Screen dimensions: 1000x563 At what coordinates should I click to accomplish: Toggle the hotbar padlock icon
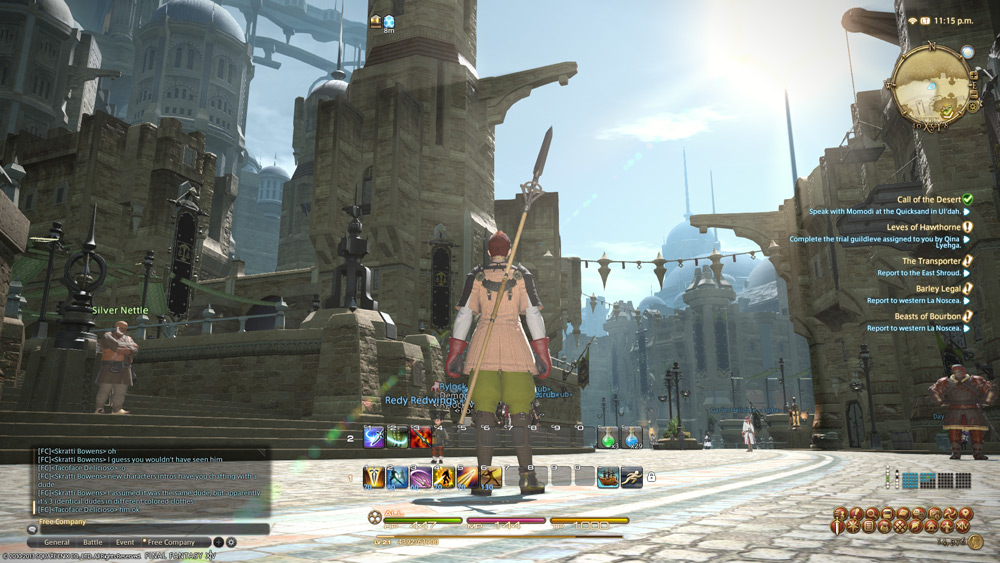pyautogui.click(x=652, y=478)
